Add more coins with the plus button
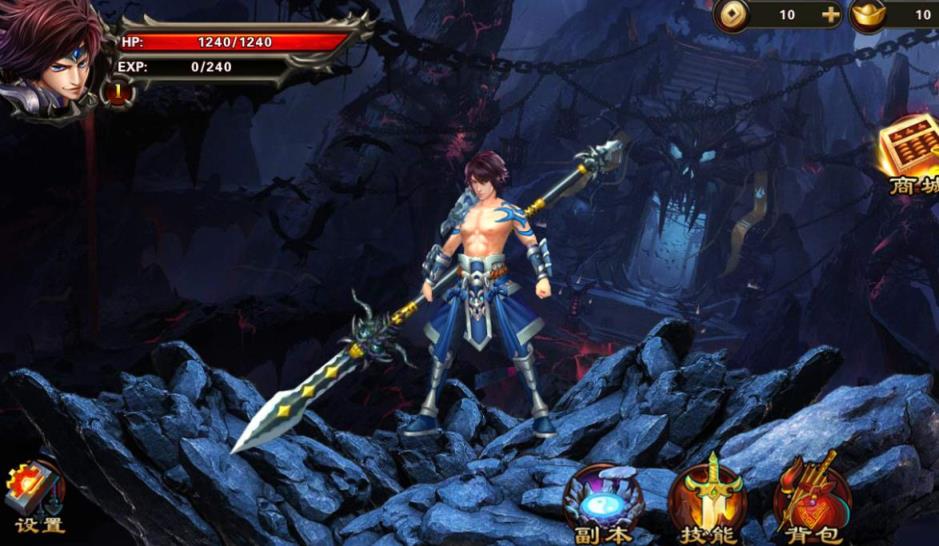Image resolution: width=939 pixels, height=546 pixels. coord(830,15)
